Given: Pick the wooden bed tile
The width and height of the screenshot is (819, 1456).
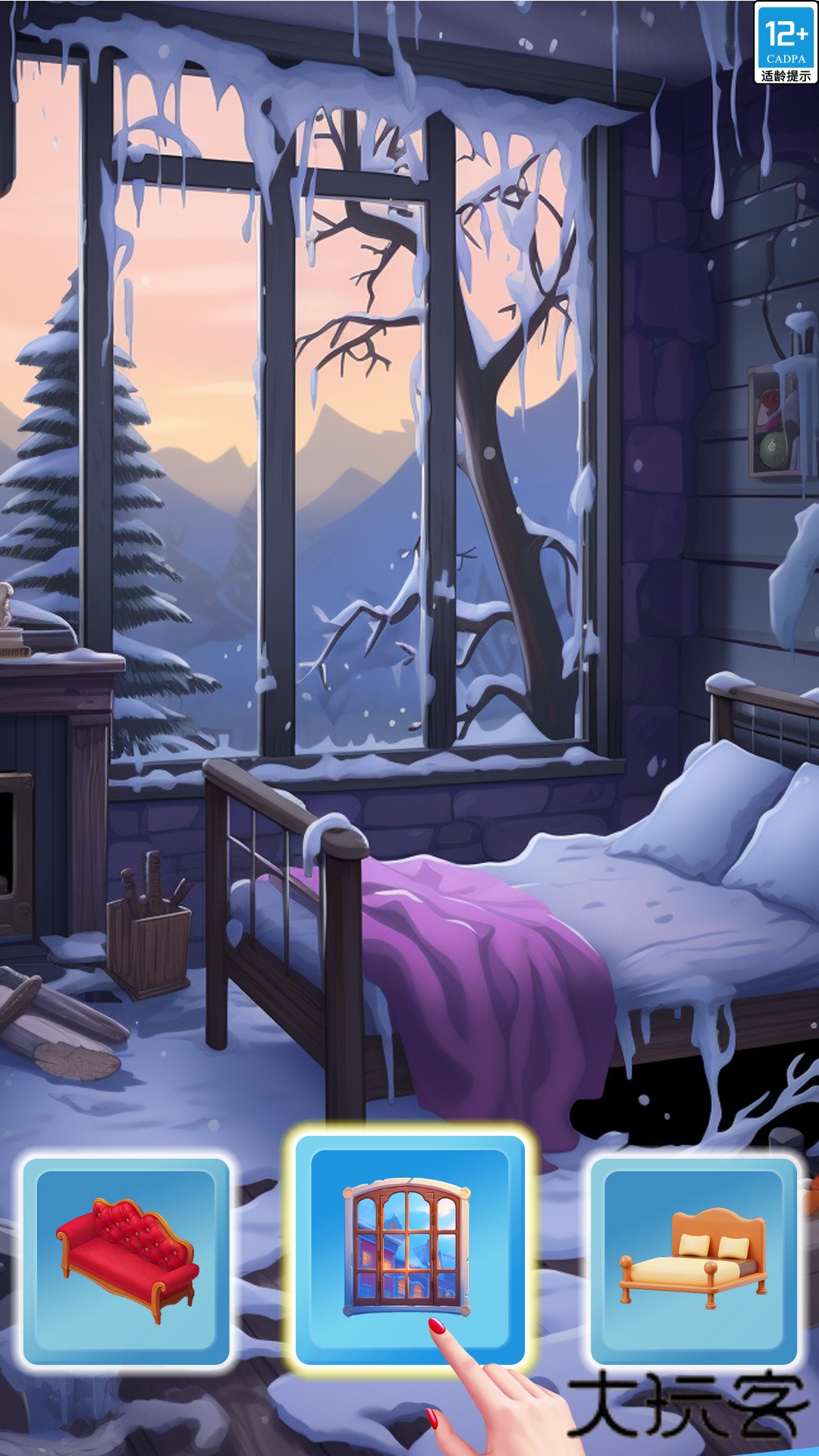Looking at the screenshot, I should [694, 1260].
